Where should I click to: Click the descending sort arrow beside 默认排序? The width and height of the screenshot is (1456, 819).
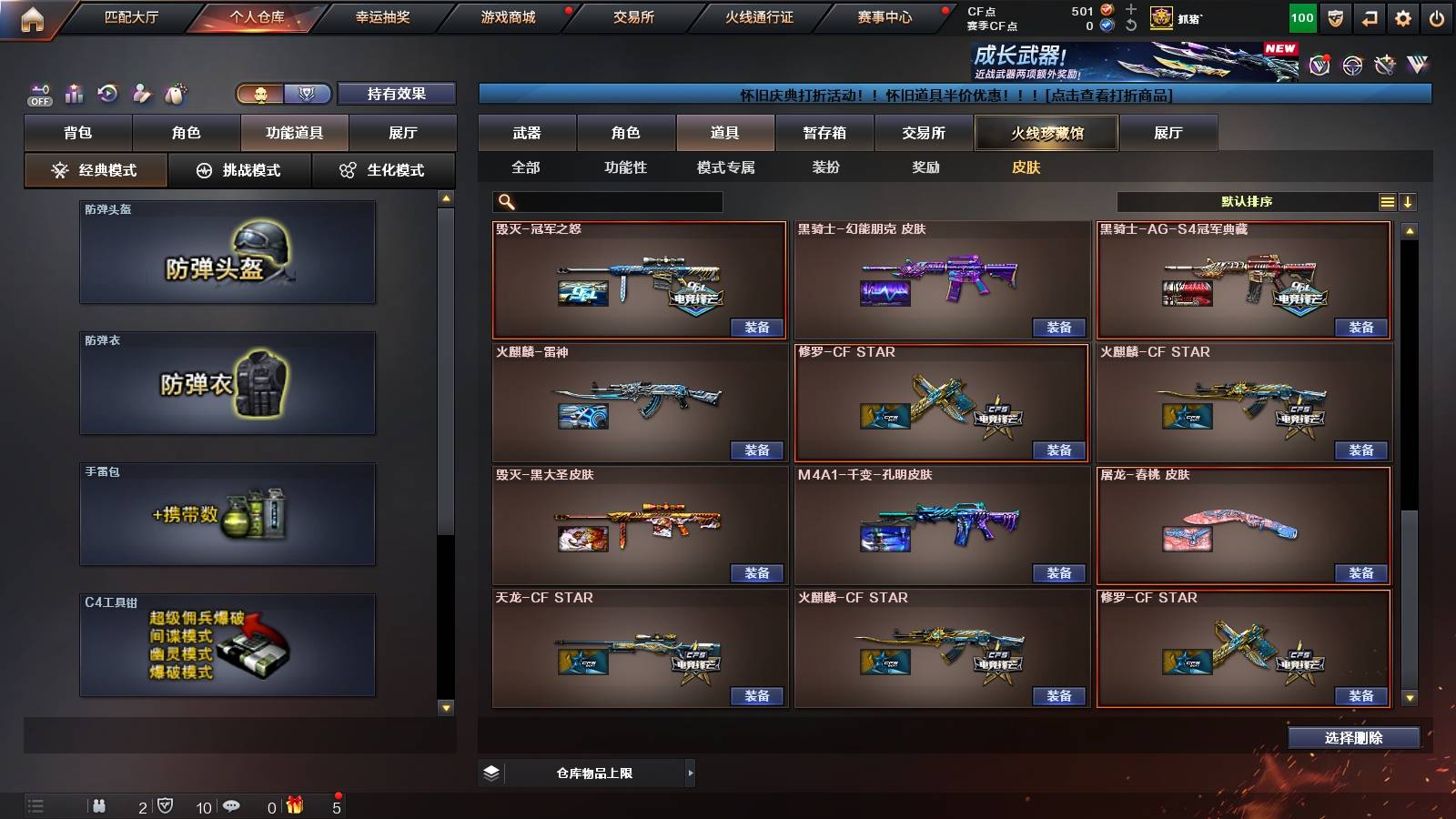coord(1410,202)
